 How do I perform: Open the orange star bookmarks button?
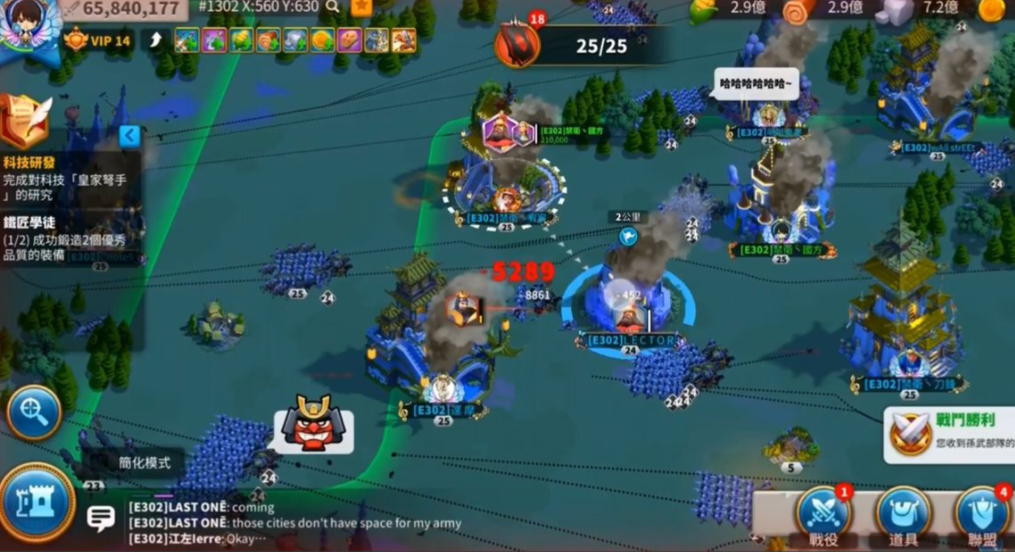pyautogui.click(x=361, y=7)
